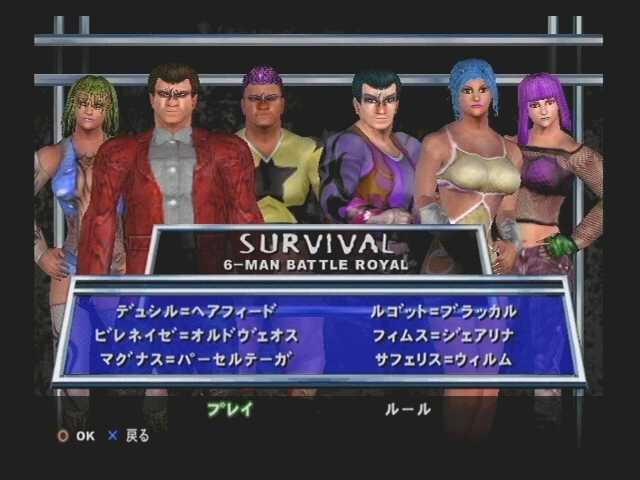This screenshot has height=480, width=640.
Task: Click the マグナス=パーセルテーガ entrant name
Action: point(195,359)
